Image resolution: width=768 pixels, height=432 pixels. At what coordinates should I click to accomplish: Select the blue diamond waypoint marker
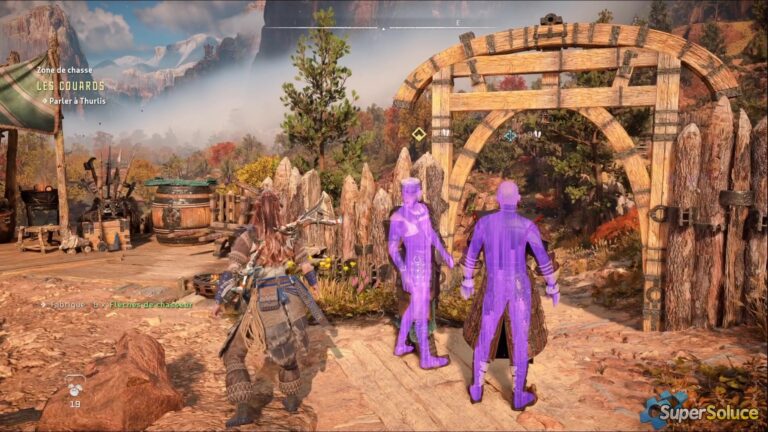click(510, 135)
